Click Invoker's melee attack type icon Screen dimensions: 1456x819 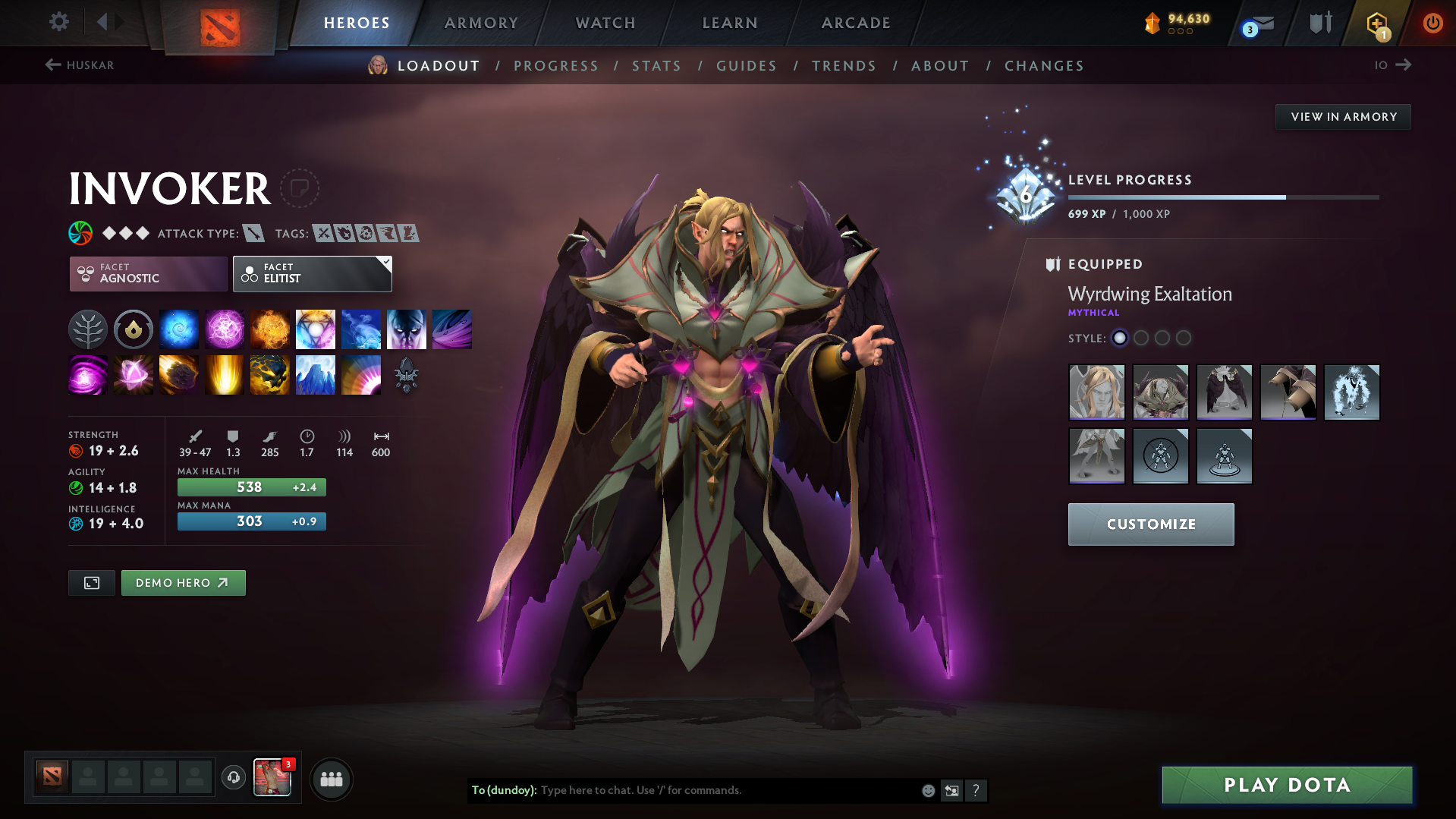point(253,233)
